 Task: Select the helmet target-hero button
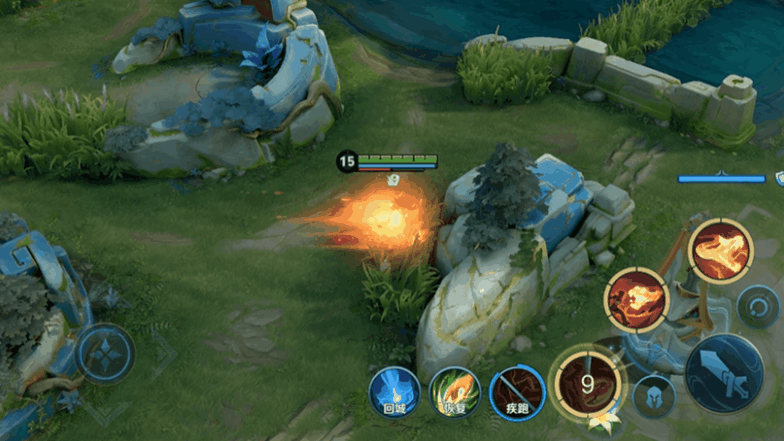654,396
